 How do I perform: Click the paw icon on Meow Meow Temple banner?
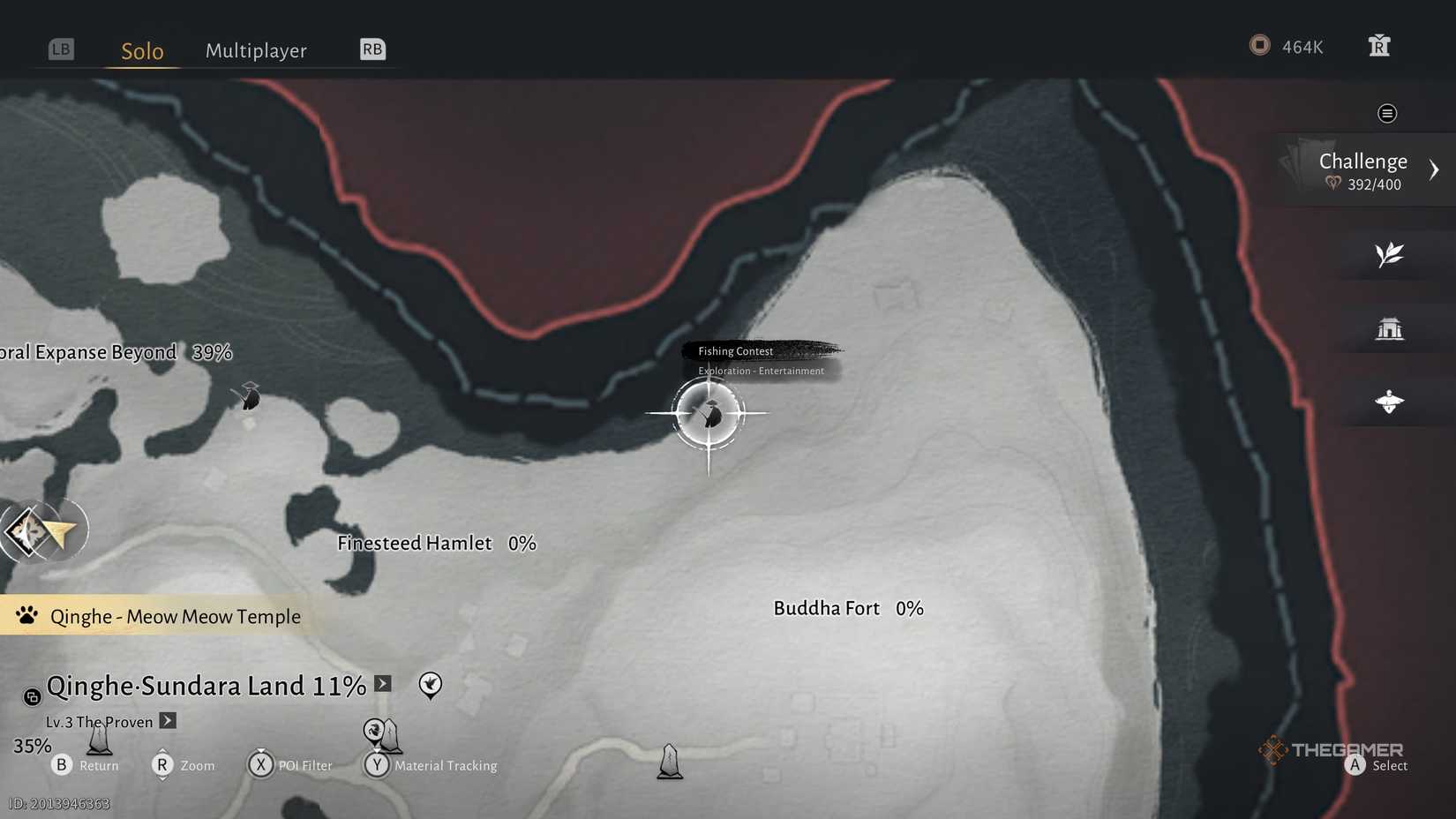[26, 615]
